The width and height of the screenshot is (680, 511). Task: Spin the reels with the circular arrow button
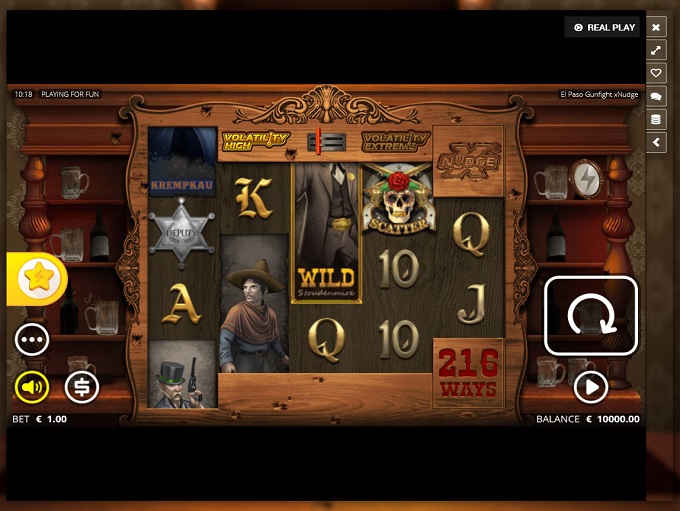point(591,315)
